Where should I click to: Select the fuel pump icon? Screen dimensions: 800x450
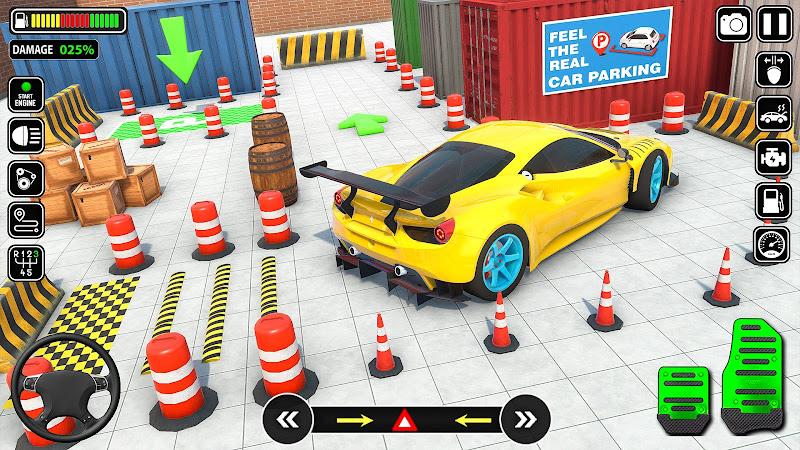[773, 197]
